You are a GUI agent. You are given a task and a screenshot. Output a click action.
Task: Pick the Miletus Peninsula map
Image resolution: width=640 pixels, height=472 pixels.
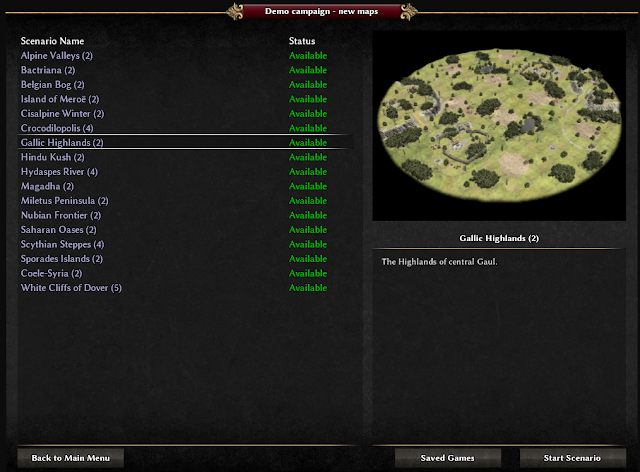coord(65,201)
